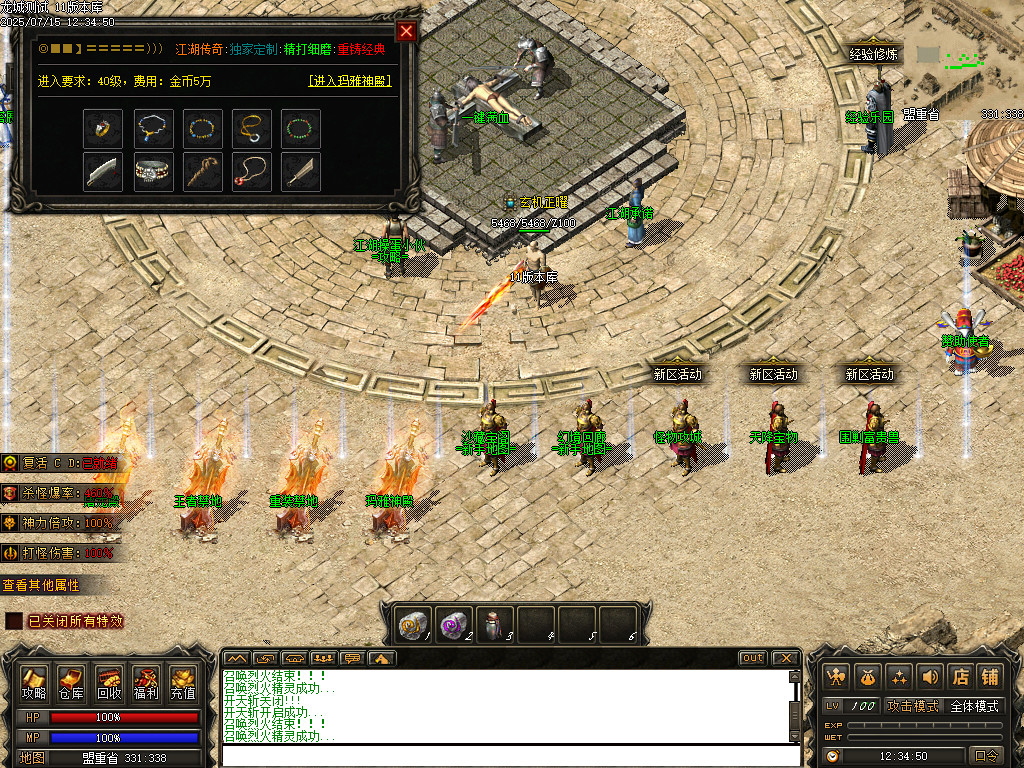
Task: Select the green bead bracelet slot
Action: (x=300, y=128)
